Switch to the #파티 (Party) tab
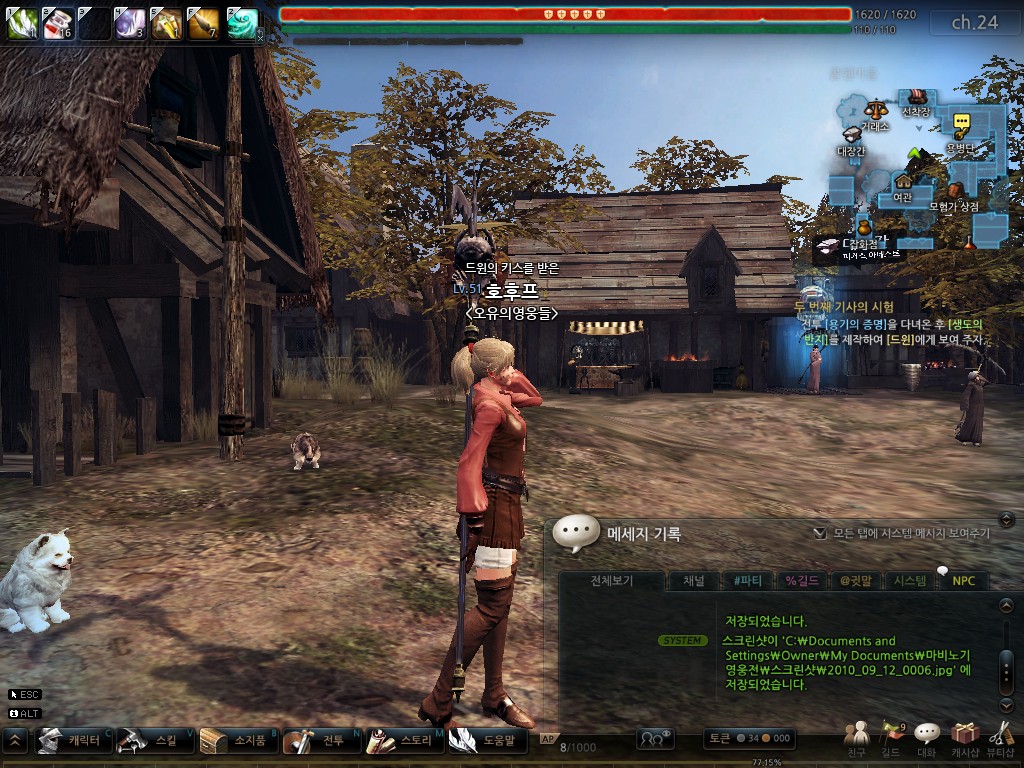This screenshot has width=1024, height=768. click(747, 581)
